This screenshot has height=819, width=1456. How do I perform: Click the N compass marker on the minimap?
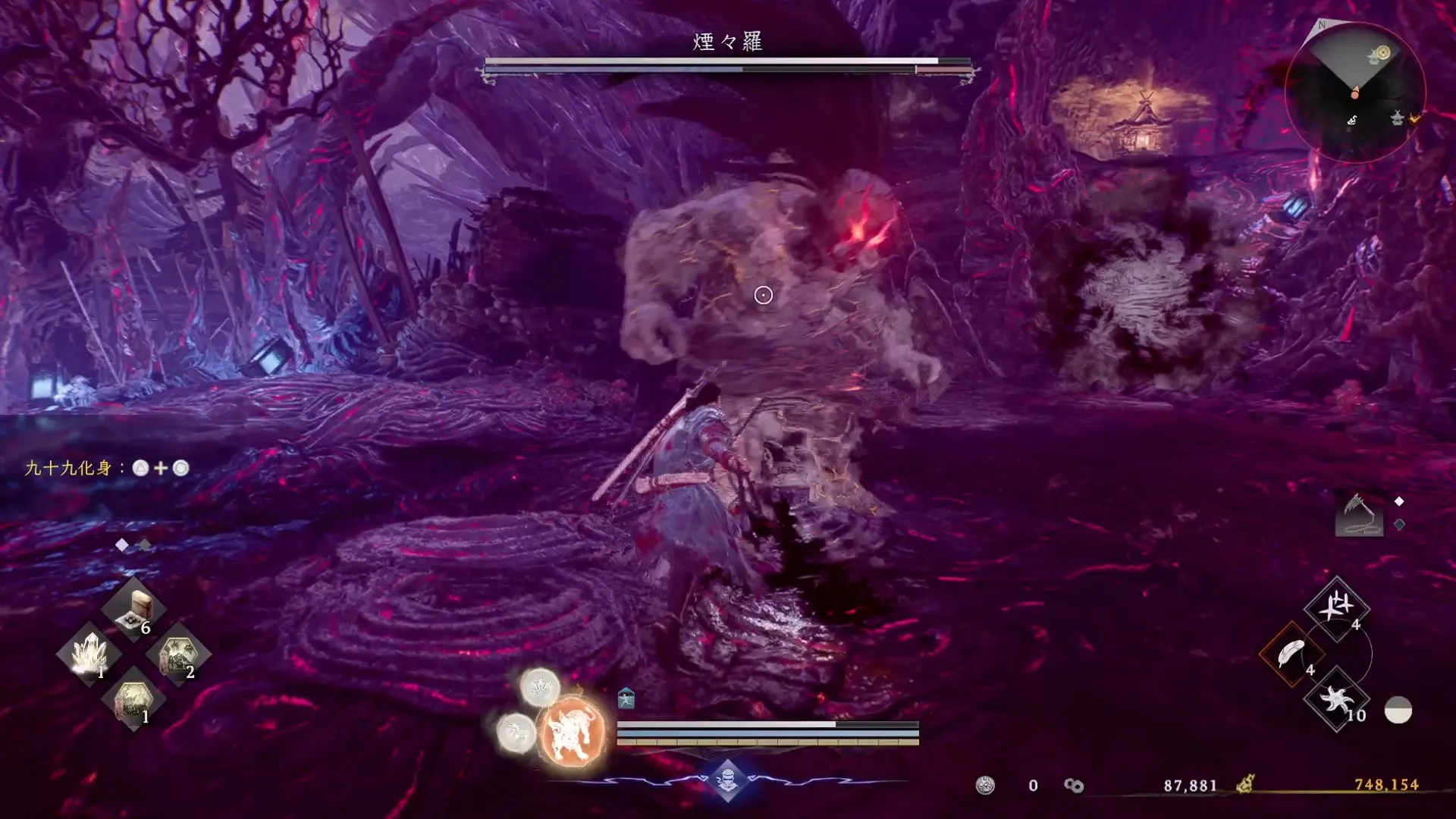pos(1321,26)
